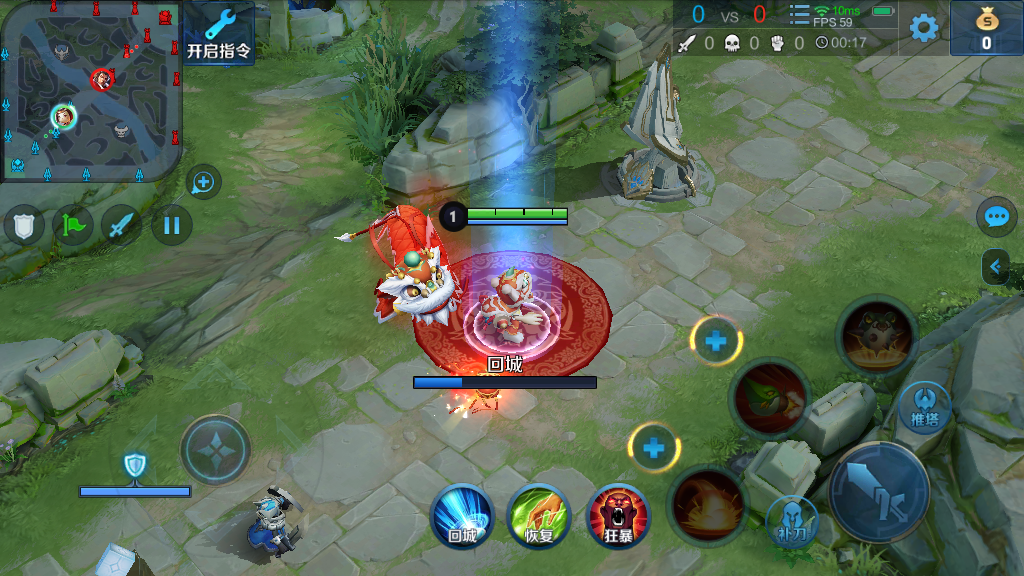
Task: Click the round pause button
Action: tap(171, 225)
